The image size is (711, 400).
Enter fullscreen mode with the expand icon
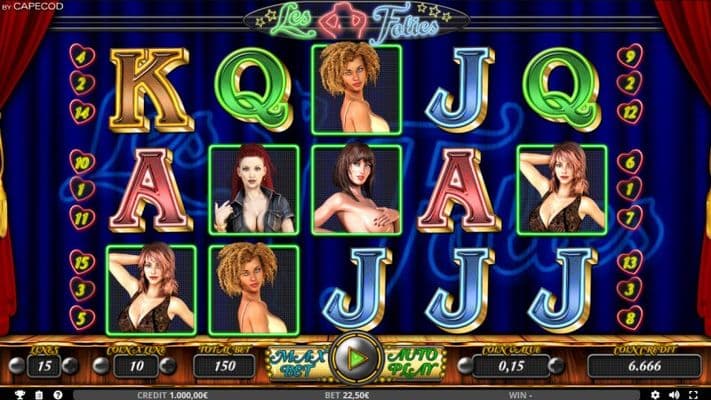click(695, 394)
